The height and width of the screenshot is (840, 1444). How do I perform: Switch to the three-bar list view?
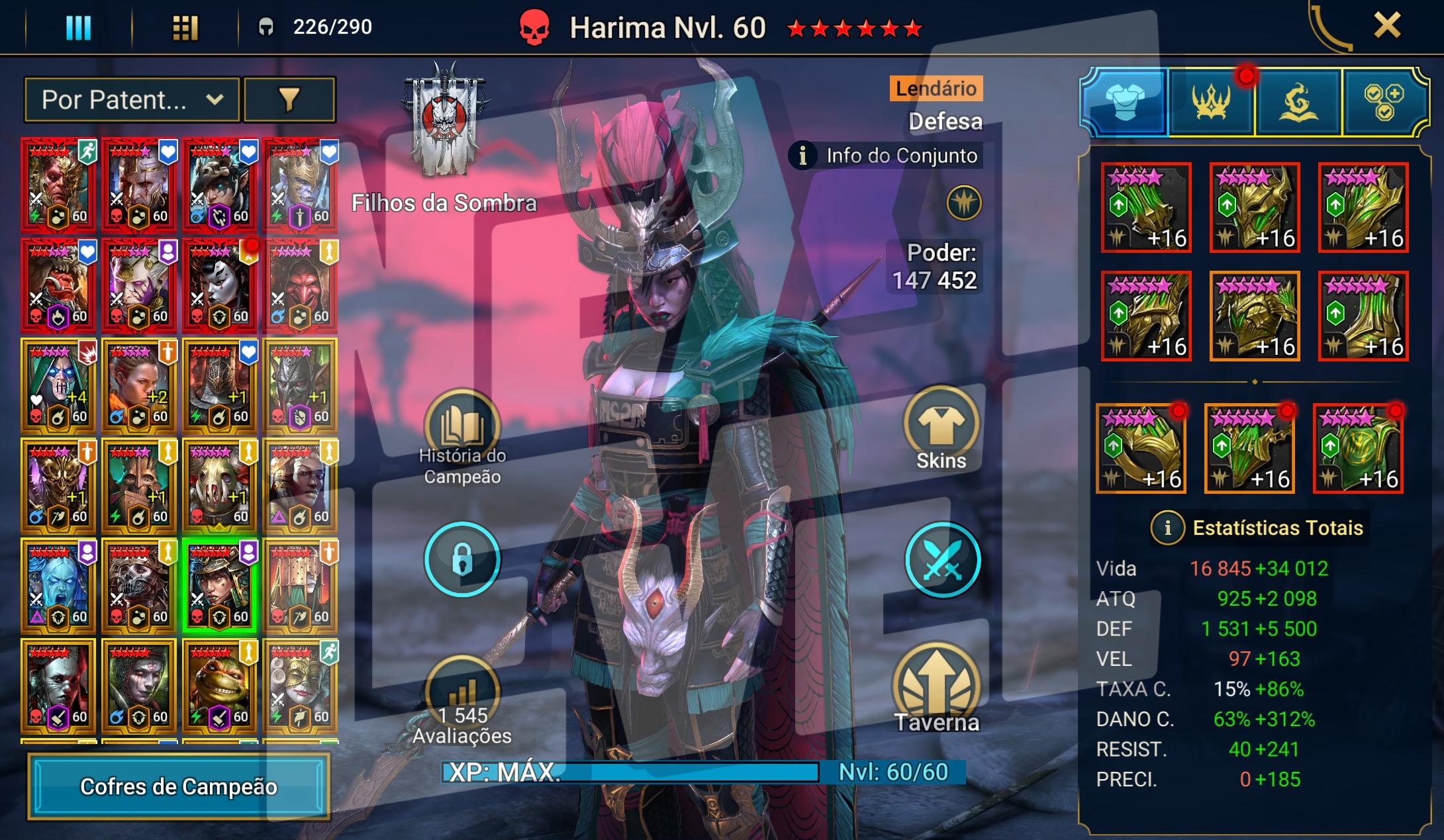pyautogui.click(x=78, y=28)
